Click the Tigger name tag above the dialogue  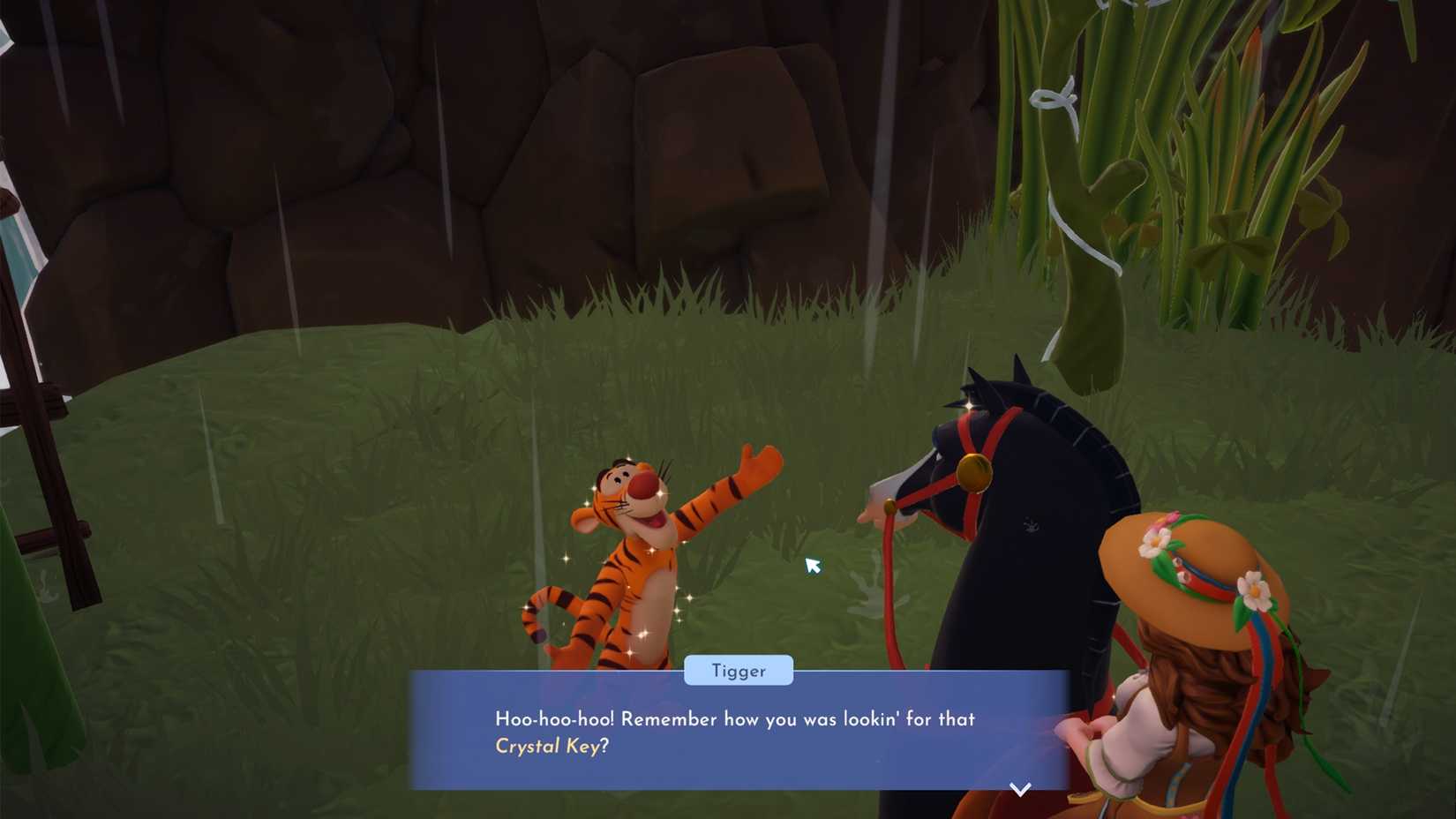pos(739,671)
